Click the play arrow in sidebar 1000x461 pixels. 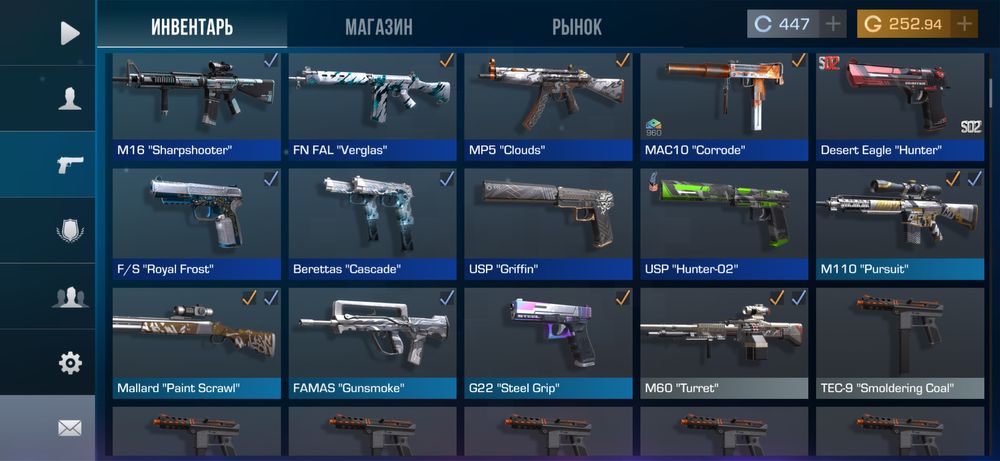[69, 33]
